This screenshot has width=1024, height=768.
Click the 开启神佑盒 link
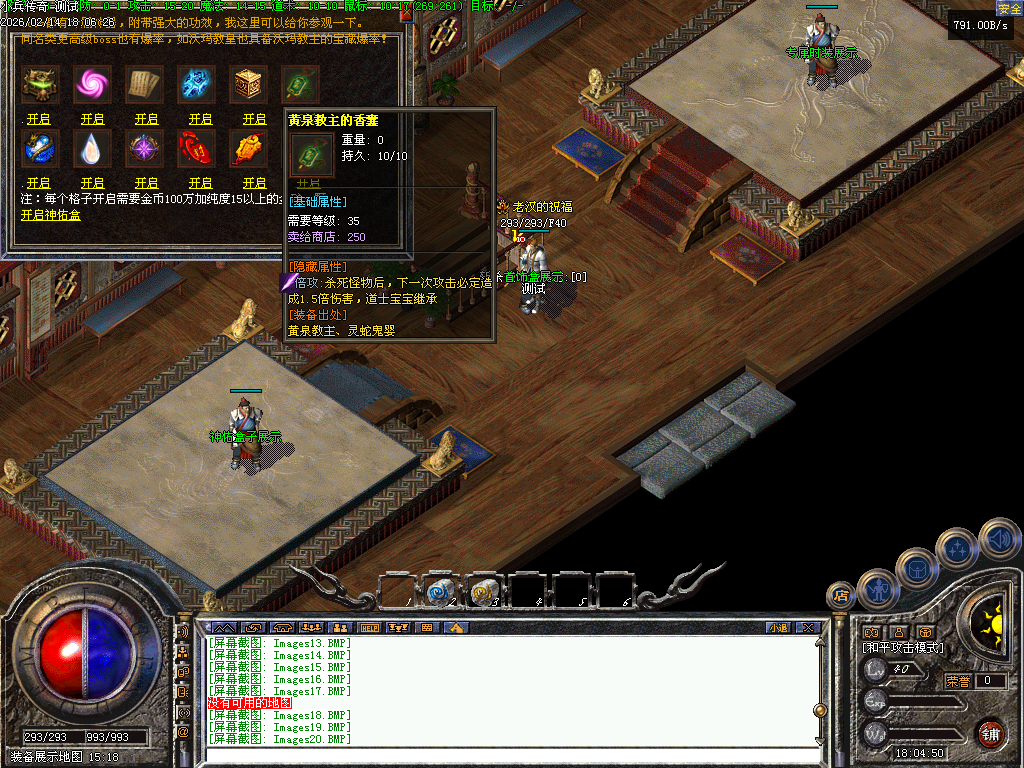pos(51,215)
